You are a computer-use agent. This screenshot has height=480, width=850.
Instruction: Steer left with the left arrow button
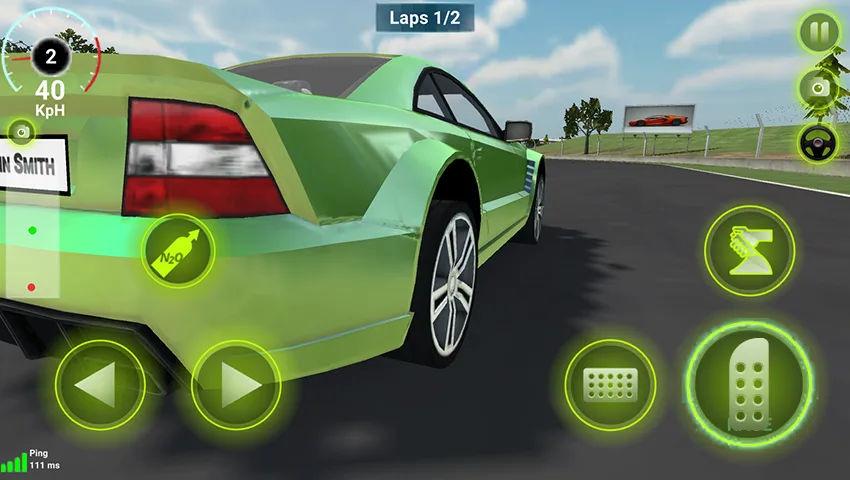100,386
